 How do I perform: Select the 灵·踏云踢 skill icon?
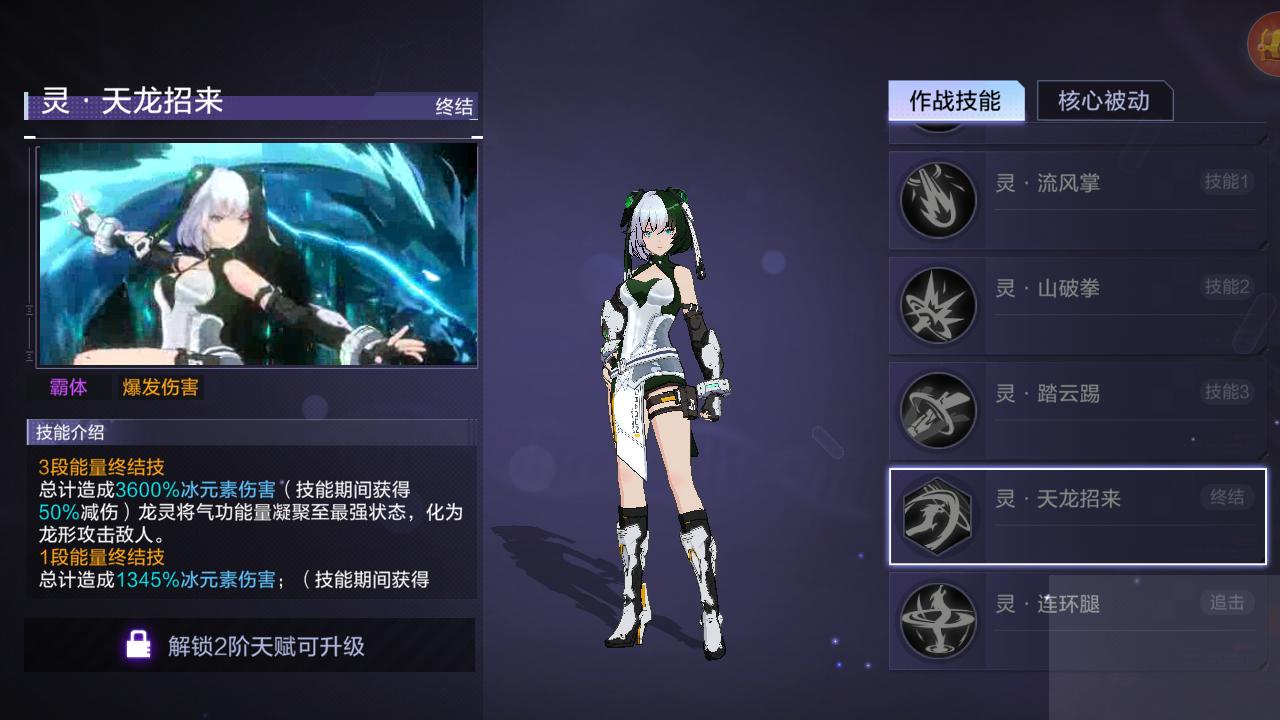[937, 410]
